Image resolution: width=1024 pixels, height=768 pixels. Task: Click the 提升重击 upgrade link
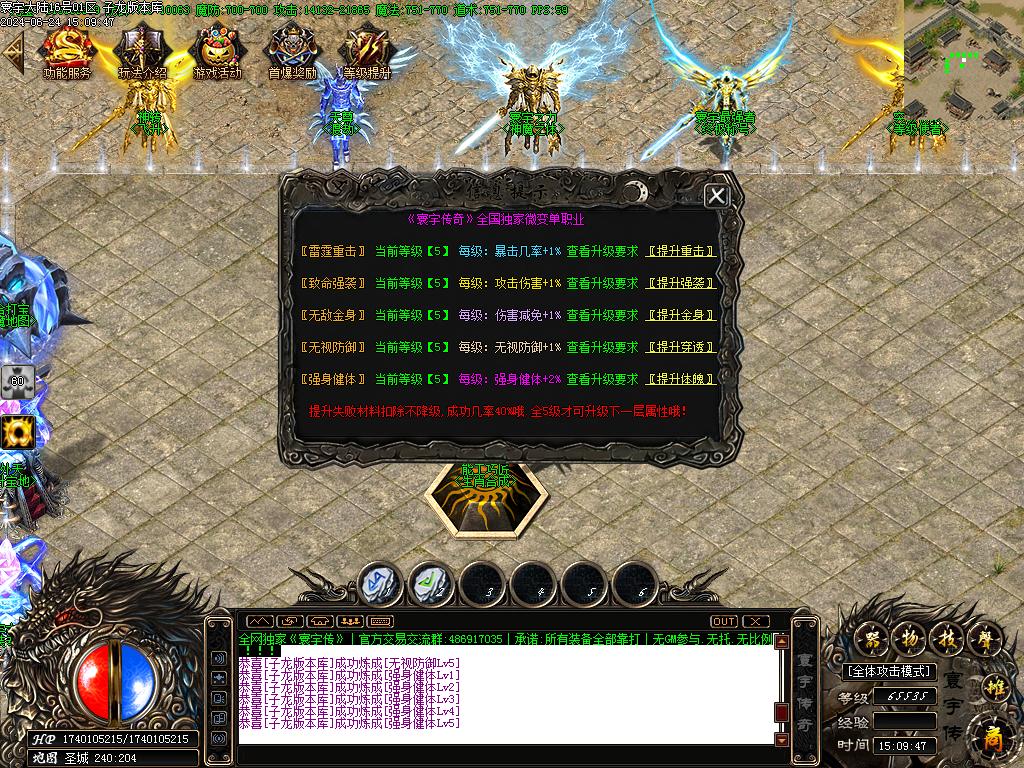[681, 252]
